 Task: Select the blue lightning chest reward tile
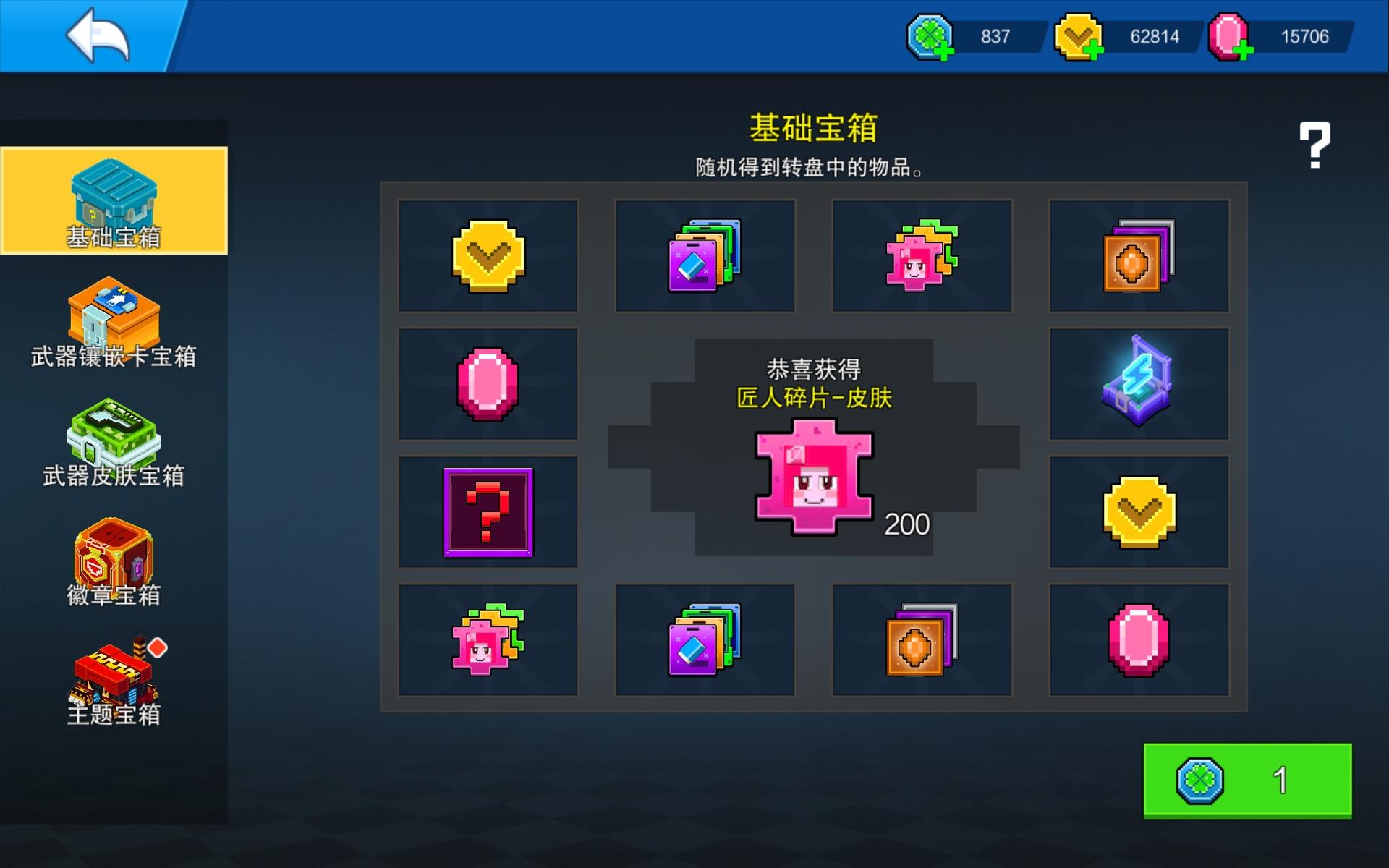[1140, 382]
